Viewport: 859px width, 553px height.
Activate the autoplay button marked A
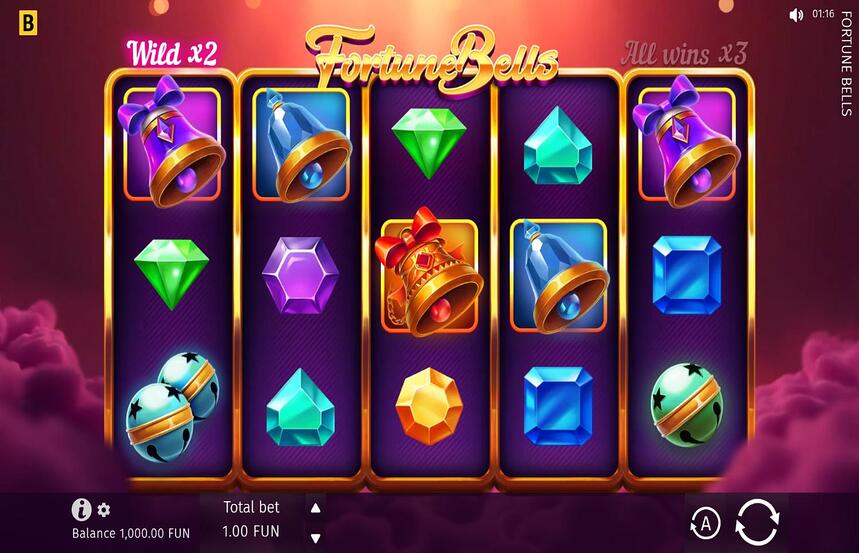tap(706, 522)
